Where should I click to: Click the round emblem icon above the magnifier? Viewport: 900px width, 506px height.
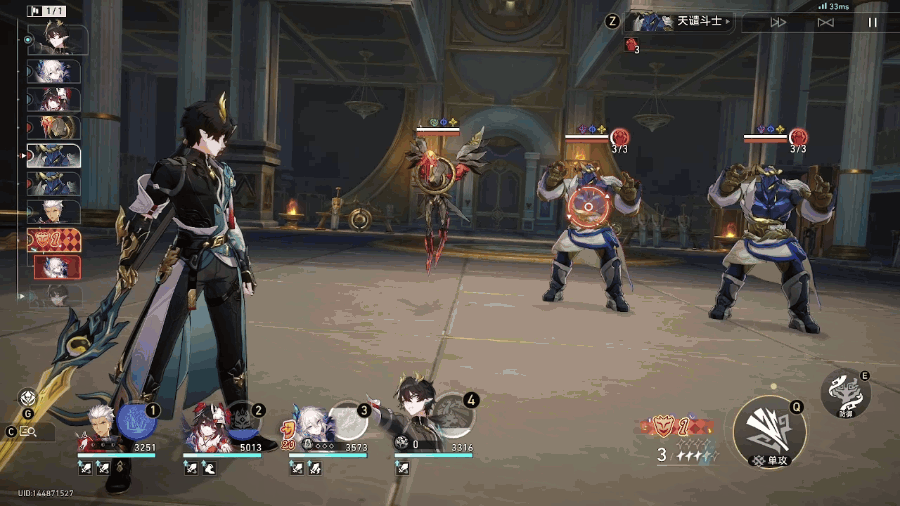point(28,397)
